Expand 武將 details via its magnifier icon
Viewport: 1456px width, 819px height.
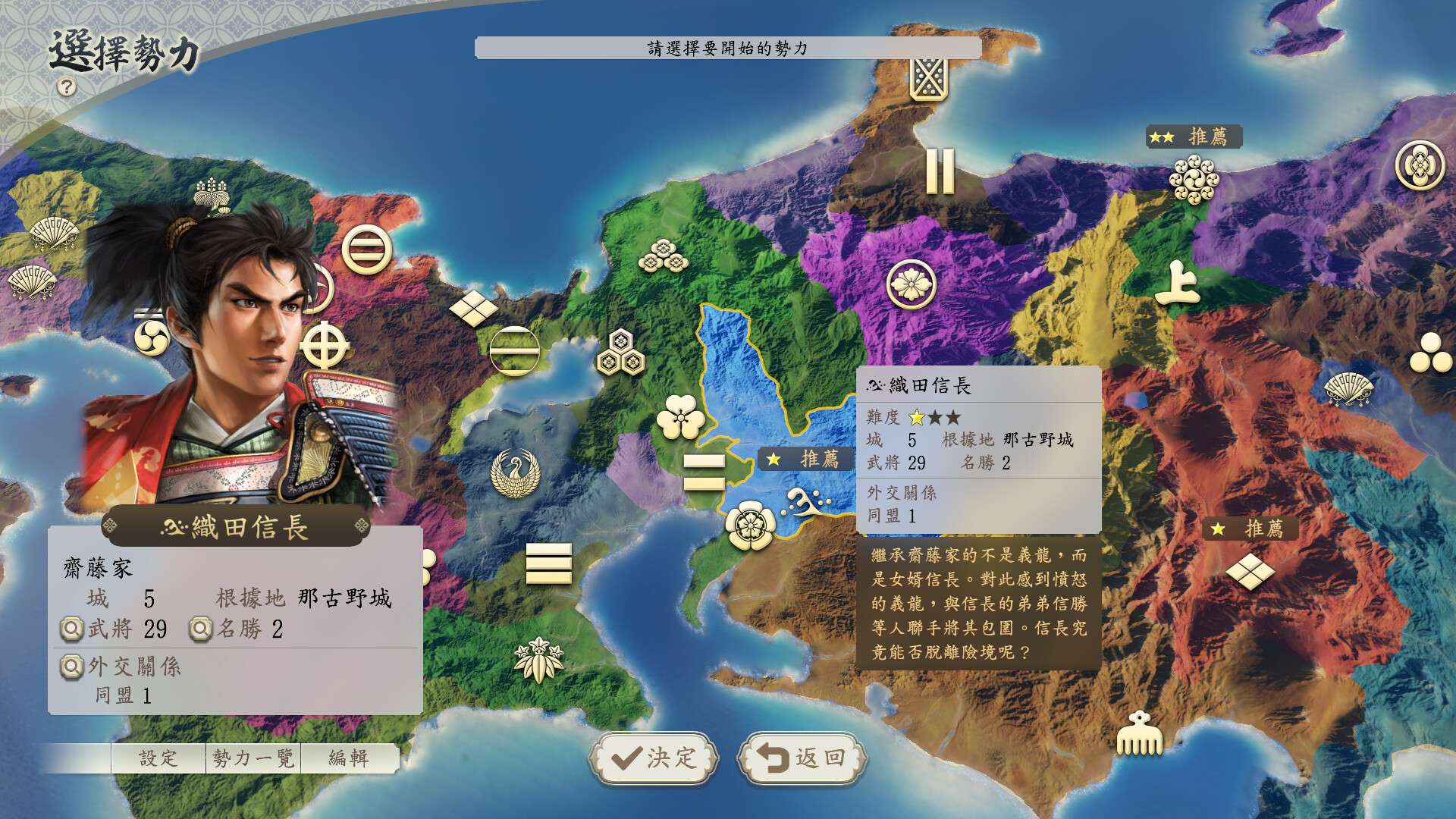point(71,629)
